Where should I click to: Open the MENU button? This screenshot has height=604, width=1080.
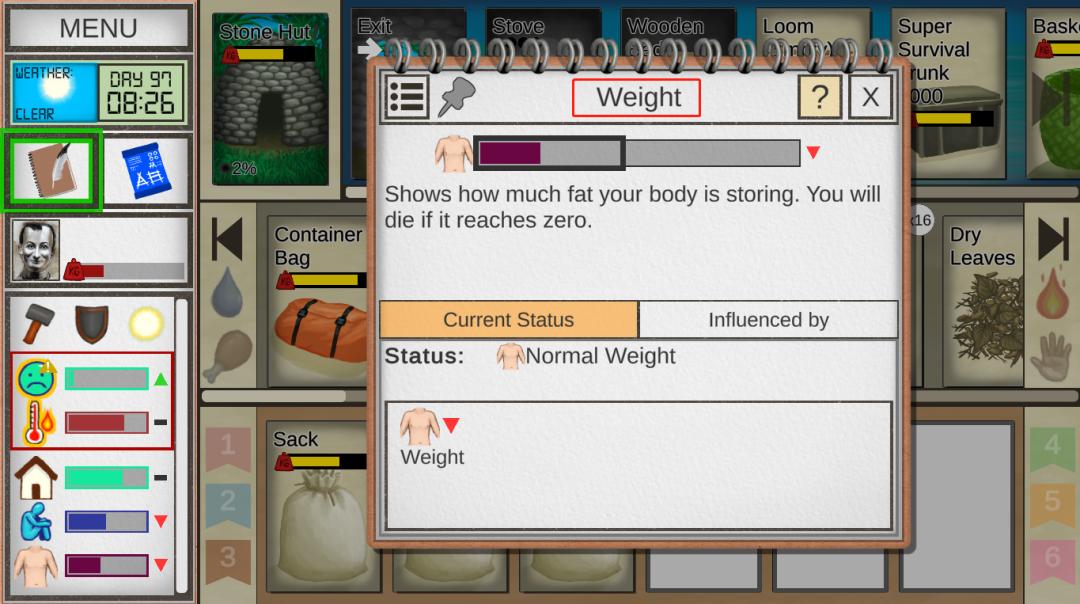tap(98, 28)
